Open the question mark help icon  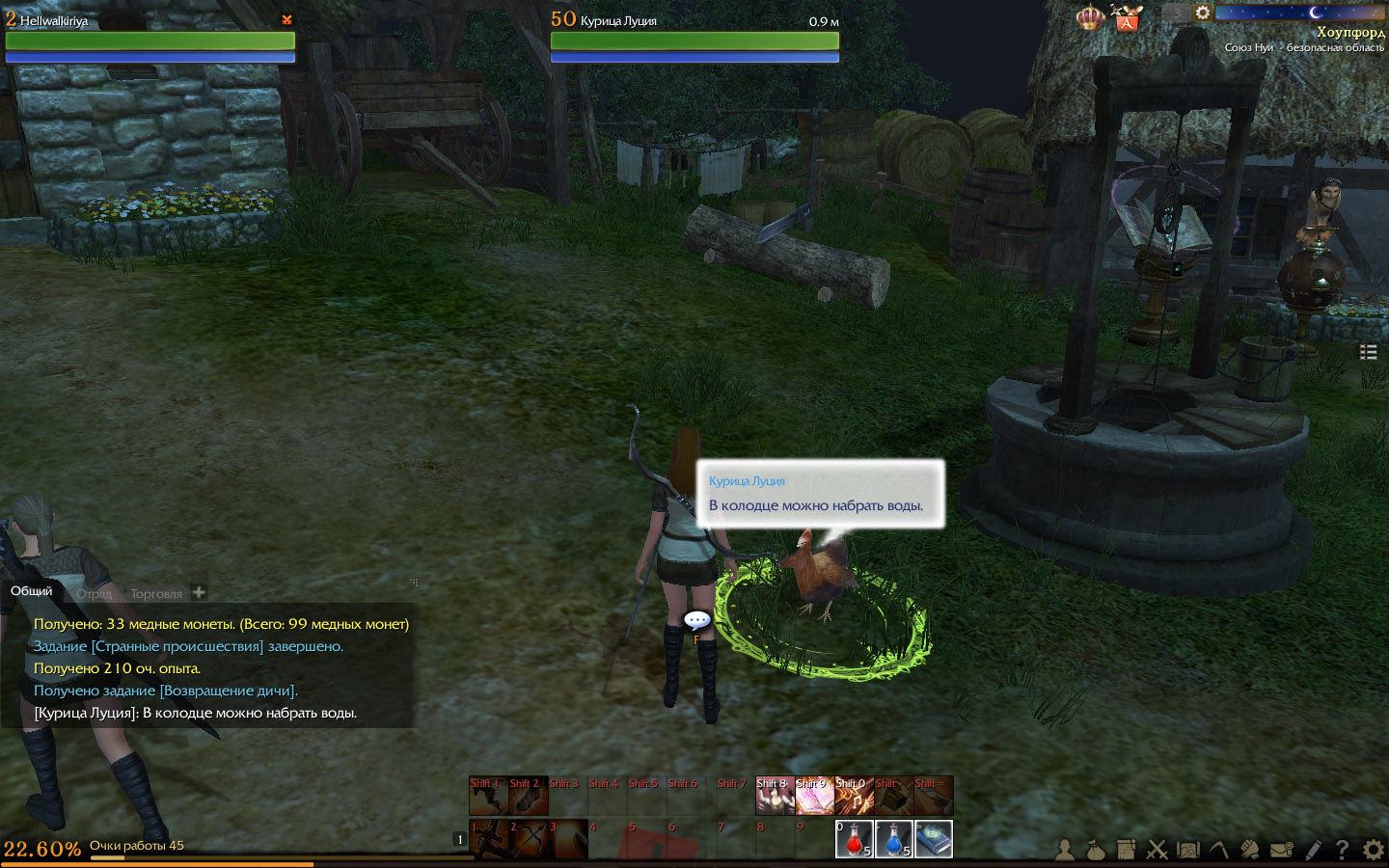click(1342, 850)
